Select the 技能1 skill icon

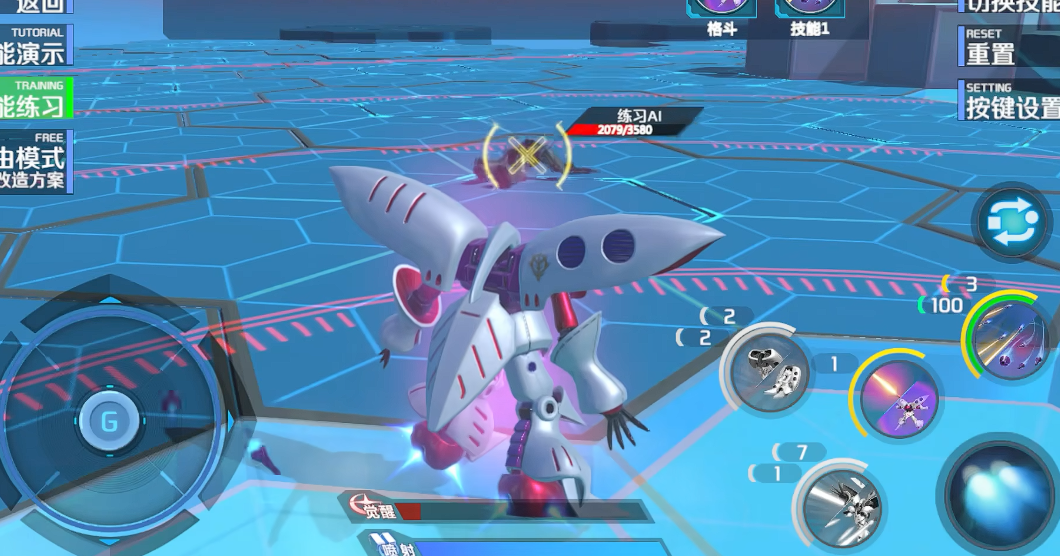click(x=809, y=14)
